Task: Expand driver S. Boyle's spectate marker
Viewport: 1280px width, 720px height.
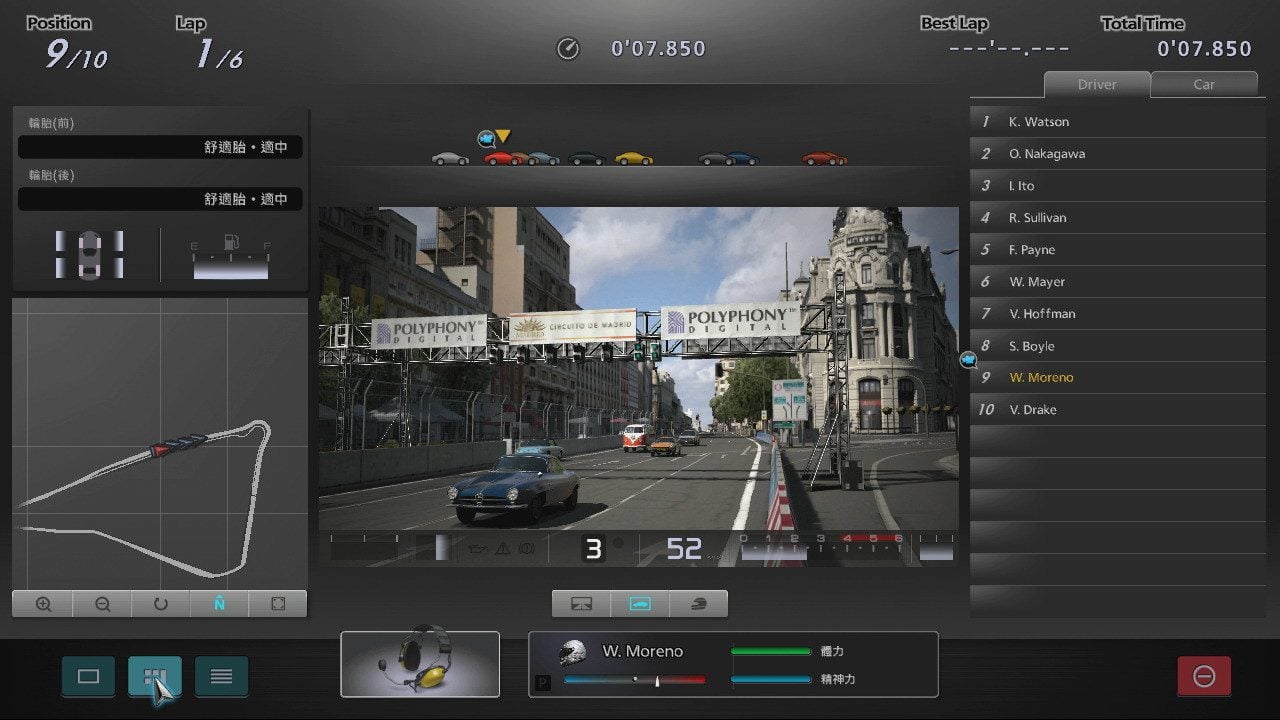Action: point(966,357)
